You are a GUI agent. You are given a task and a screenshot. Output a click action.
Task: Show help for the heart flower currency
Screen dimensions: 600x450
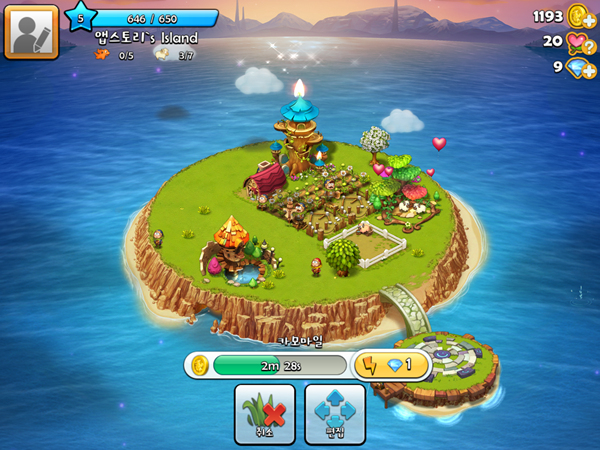[579, 42]
